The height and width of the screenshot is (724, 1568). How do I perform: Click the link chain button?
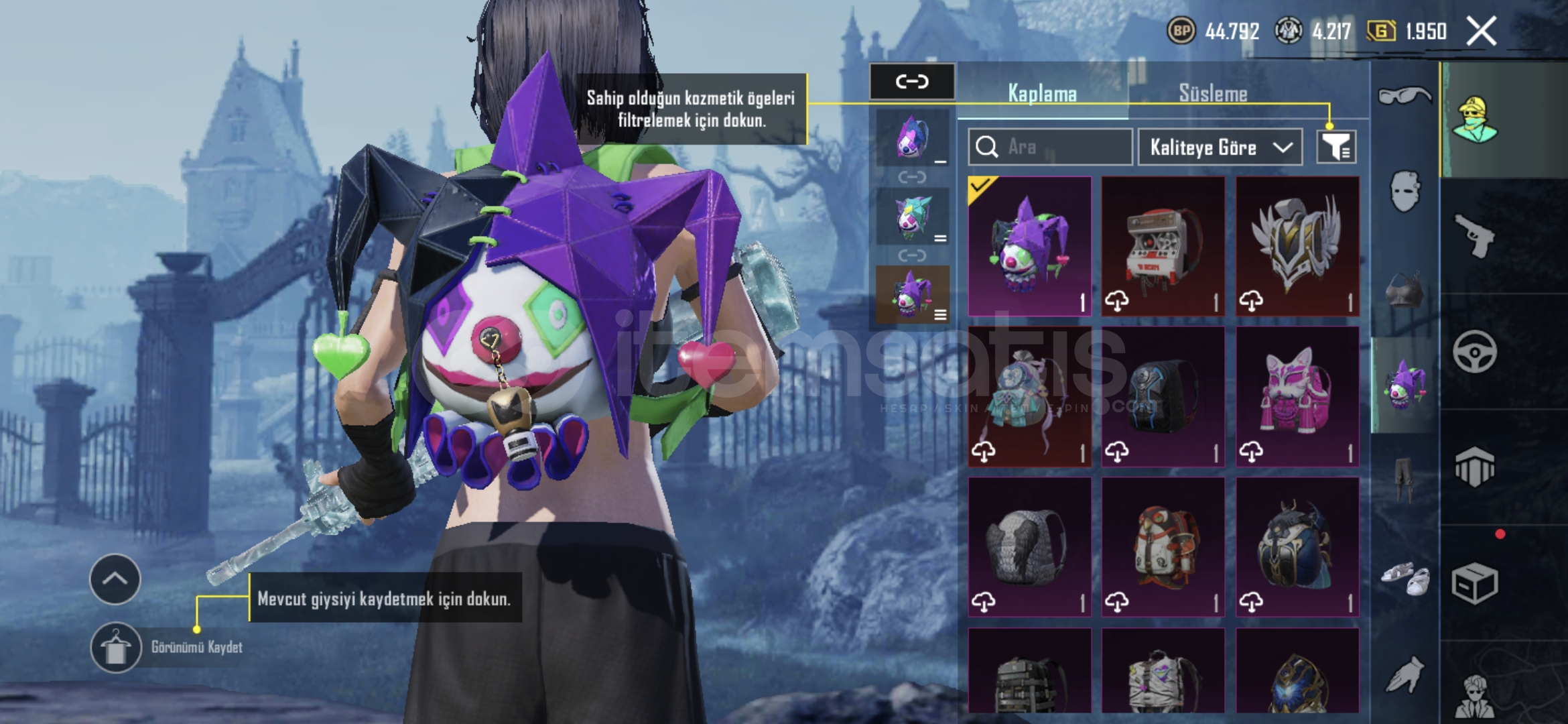(912, 82)
